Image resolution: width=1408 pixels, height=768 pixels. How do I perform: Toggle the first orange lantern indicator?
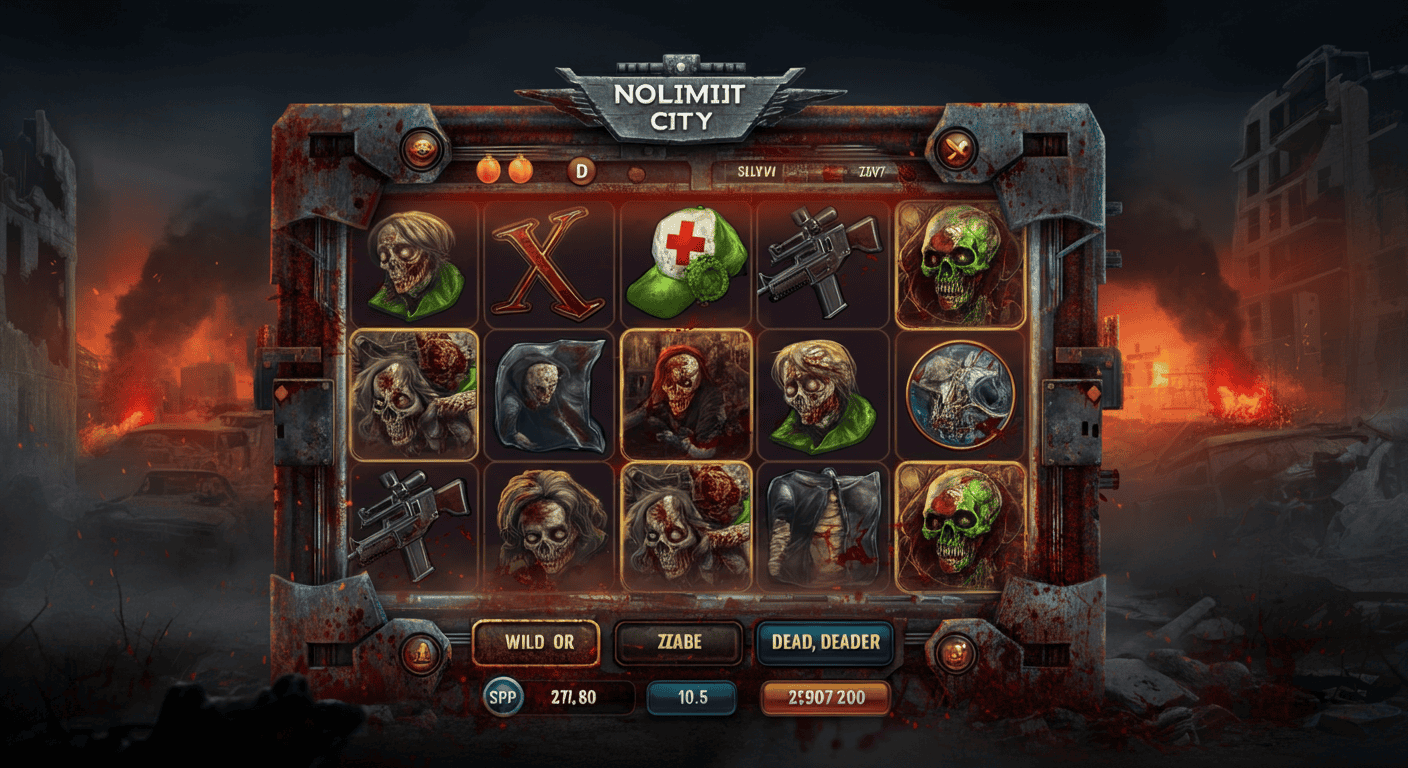click(x=489, y=169)
